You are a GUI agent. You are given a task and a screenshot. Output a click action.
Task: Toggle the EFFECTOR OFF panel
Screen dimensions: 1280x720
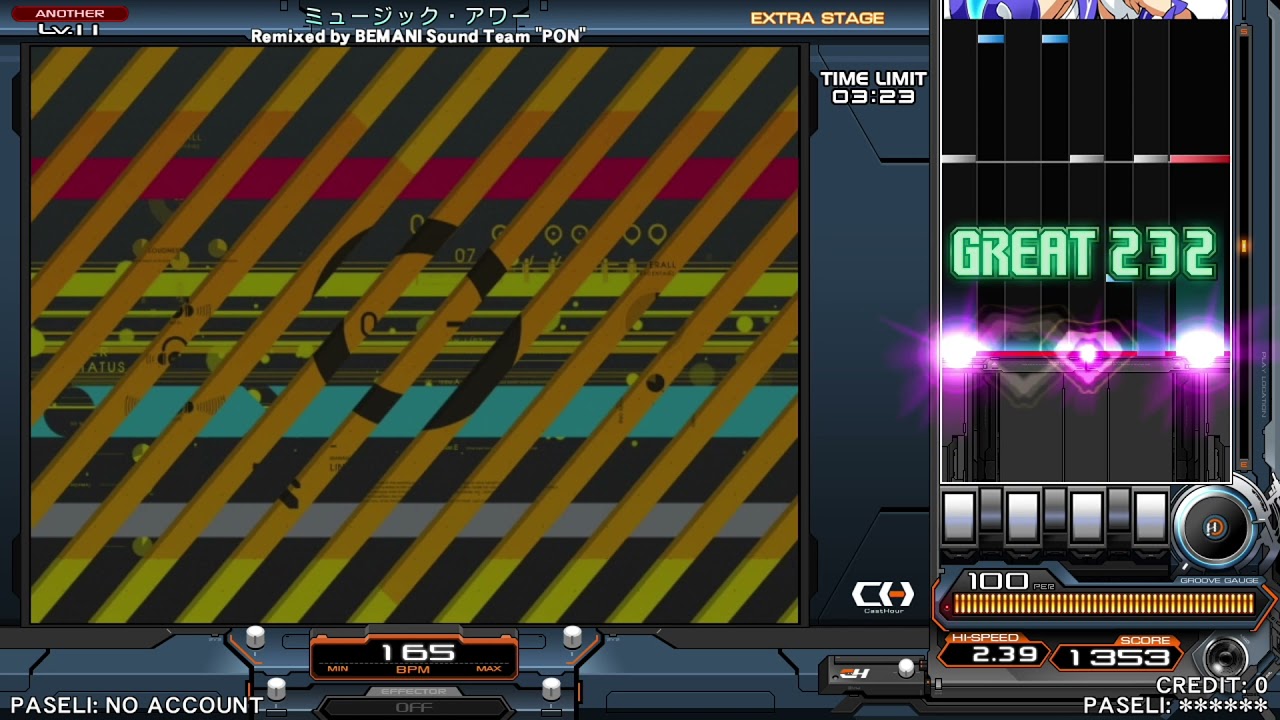tap(414, 703)
